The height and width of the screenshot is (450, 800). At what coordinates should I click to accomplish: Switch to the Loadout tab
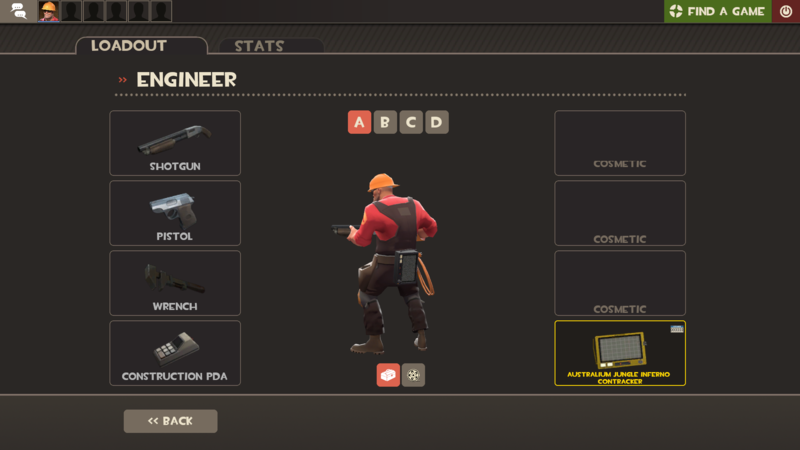coord(141,46)
